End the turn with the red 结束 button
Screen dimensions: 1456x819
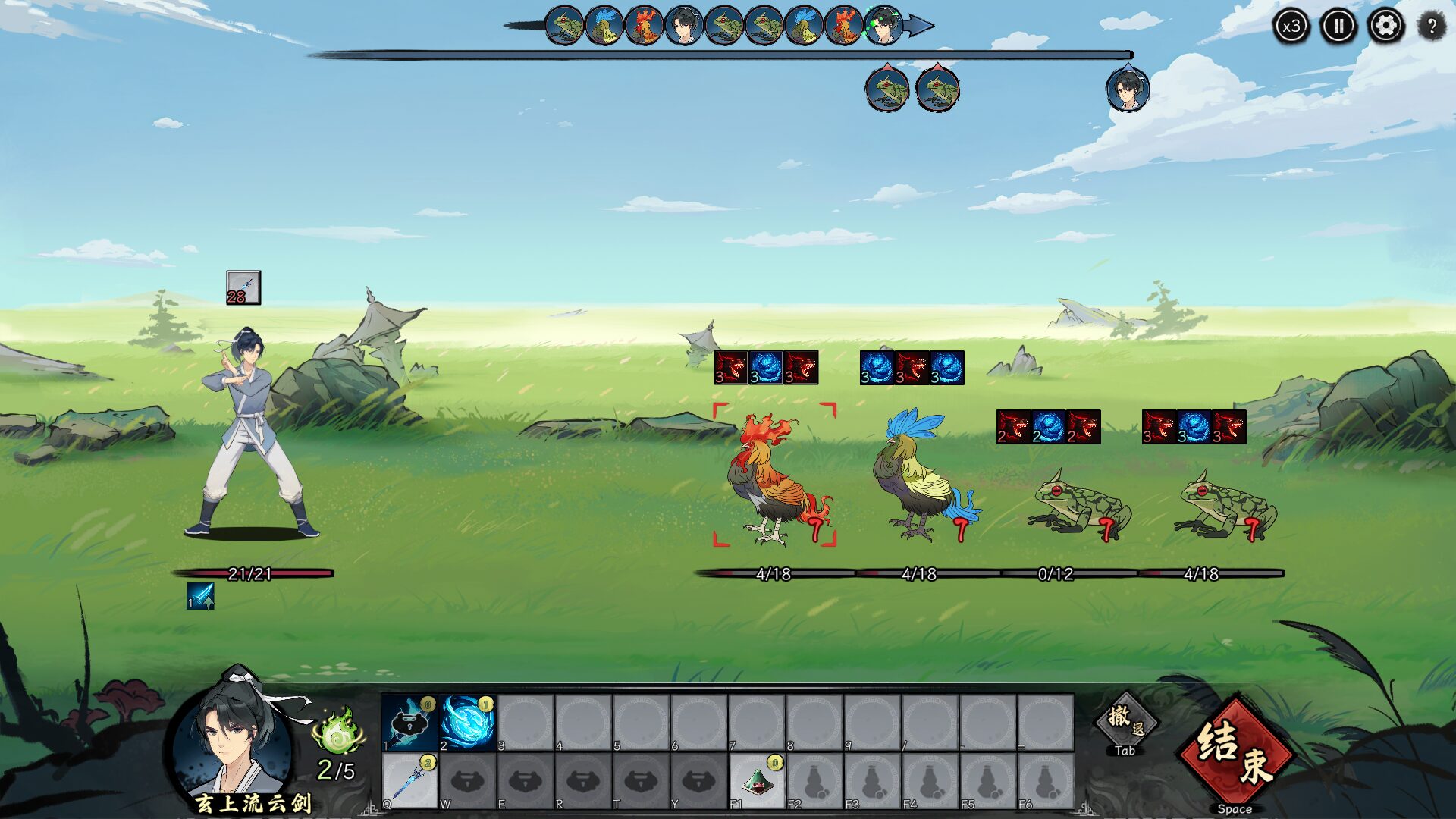(x=1235, y=754)
